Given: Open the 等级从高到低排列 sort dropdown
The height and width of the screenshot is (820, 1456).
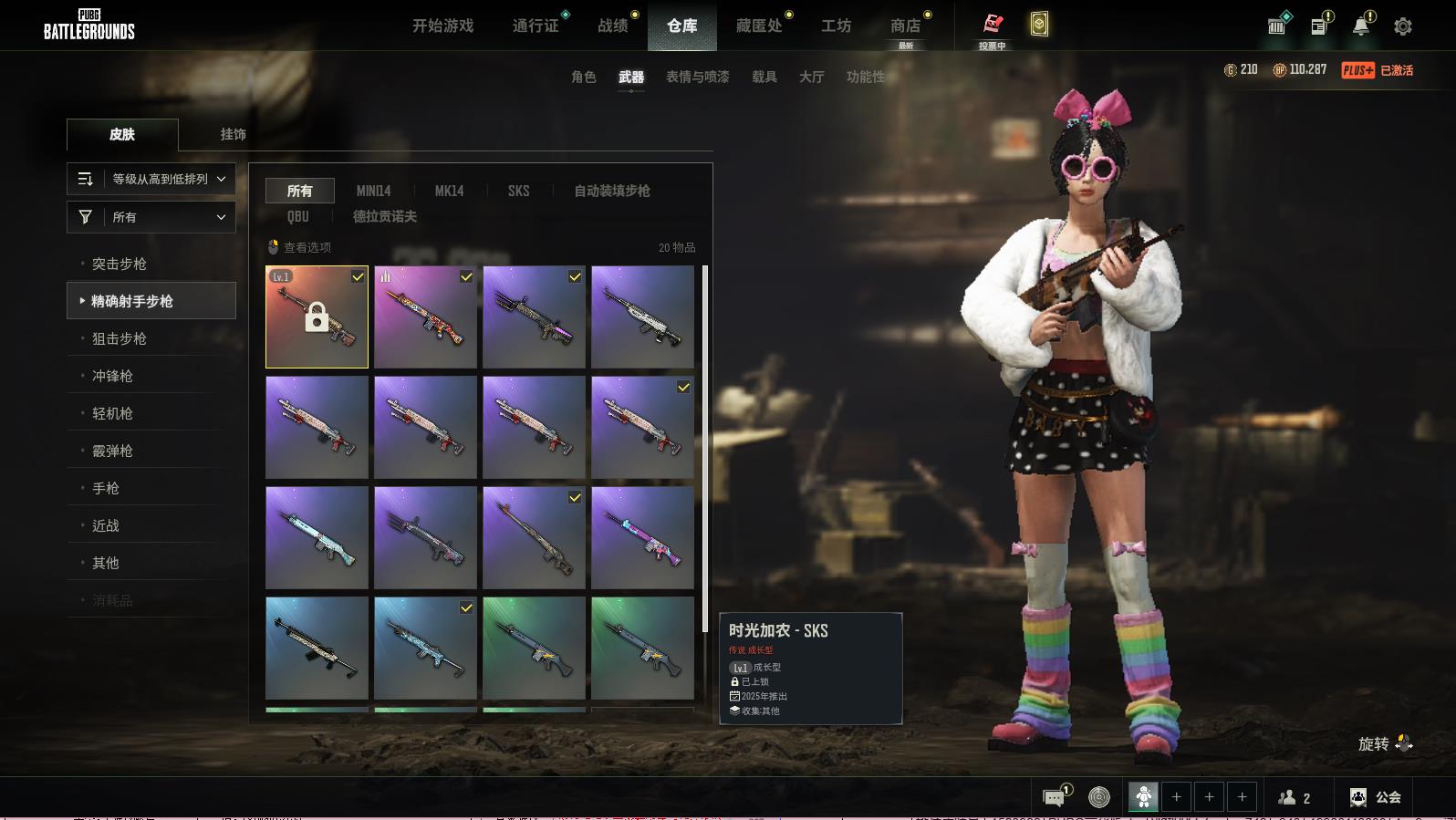Looking at the screenshot, I should (x=151, y=179).
